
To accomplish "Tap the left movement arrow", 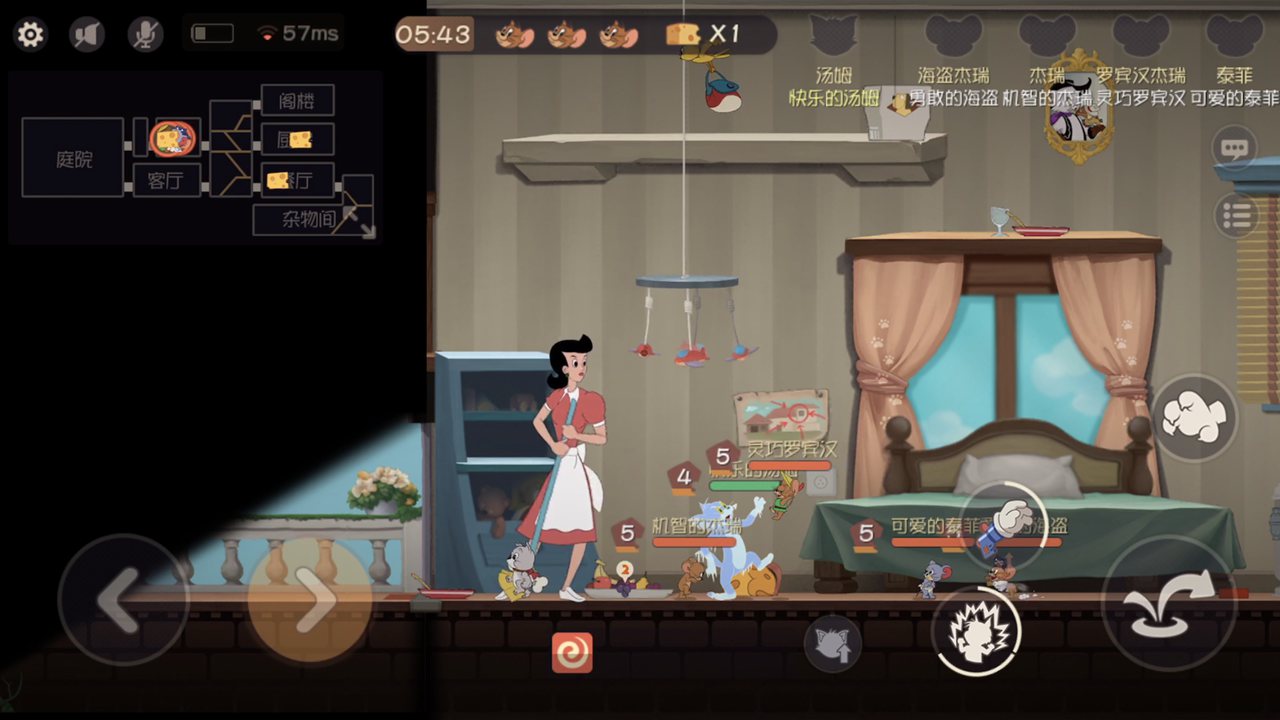I will pos(119,600).
